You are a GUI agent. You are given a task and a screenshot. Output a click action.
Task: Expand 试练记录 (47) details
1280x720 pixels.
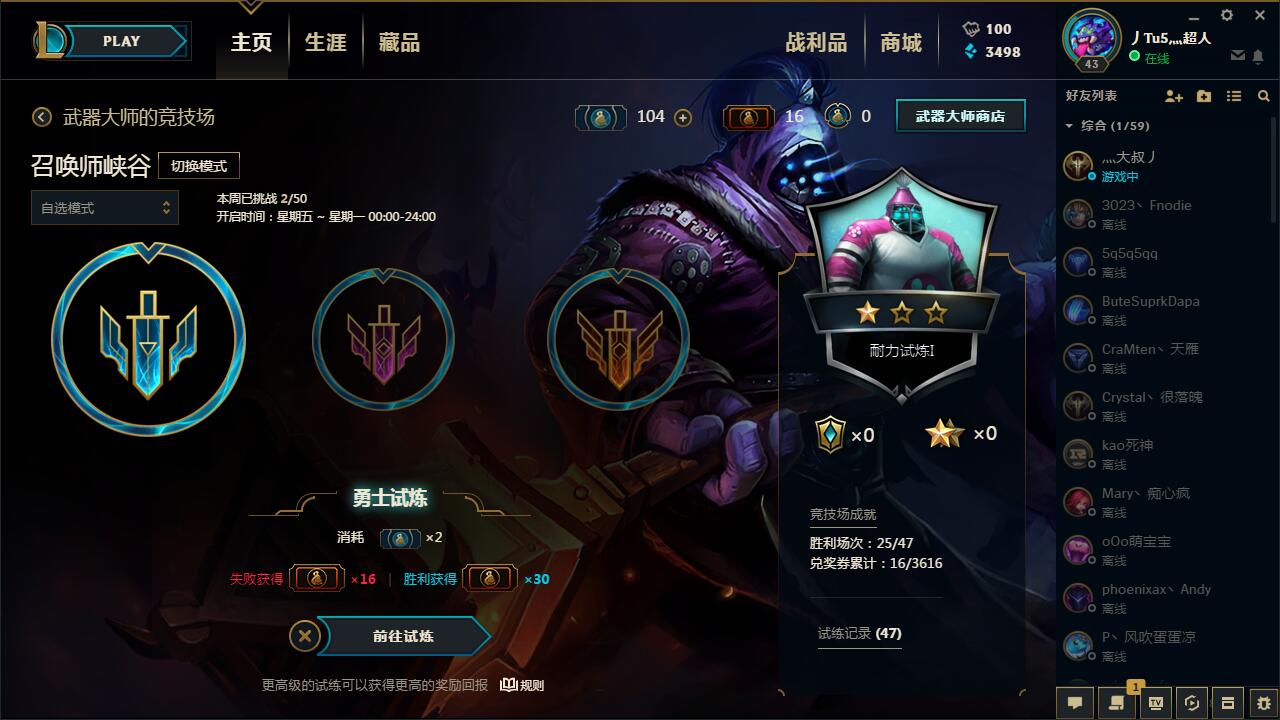pyautogui.click(x=860, y=633)
